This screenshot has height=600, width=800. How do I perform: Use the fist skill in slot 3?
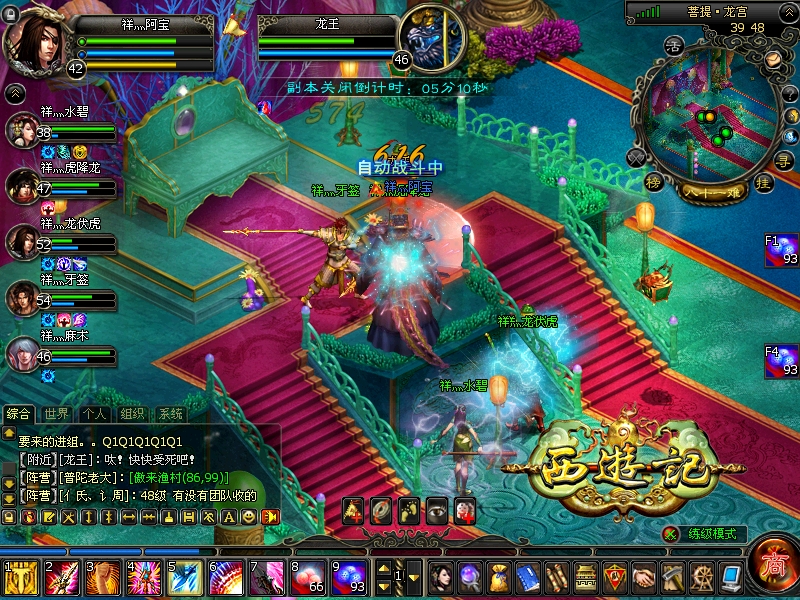click(102, 578)
